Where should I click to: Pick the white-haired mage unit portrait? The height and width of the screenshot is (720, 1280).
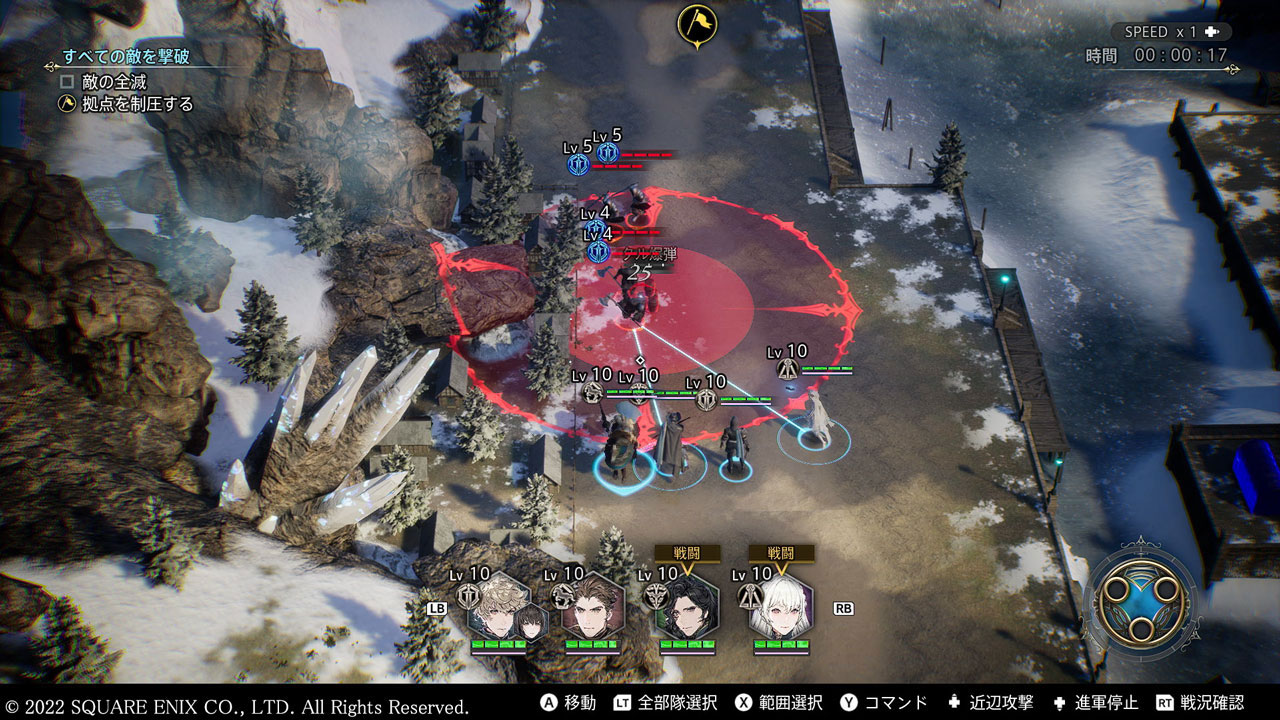tap(781, 607)
